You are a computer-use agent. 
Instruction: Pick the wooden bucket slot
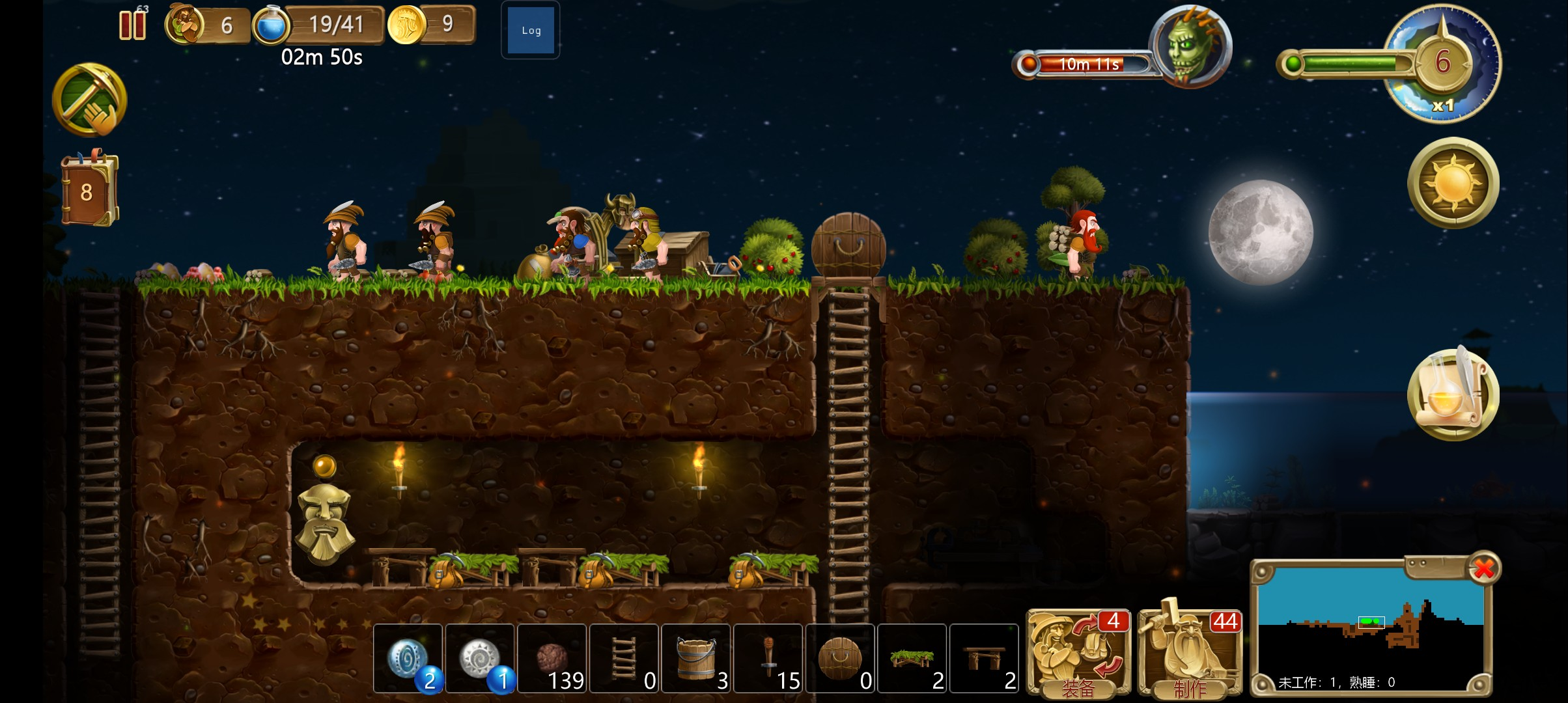[696, 658]
